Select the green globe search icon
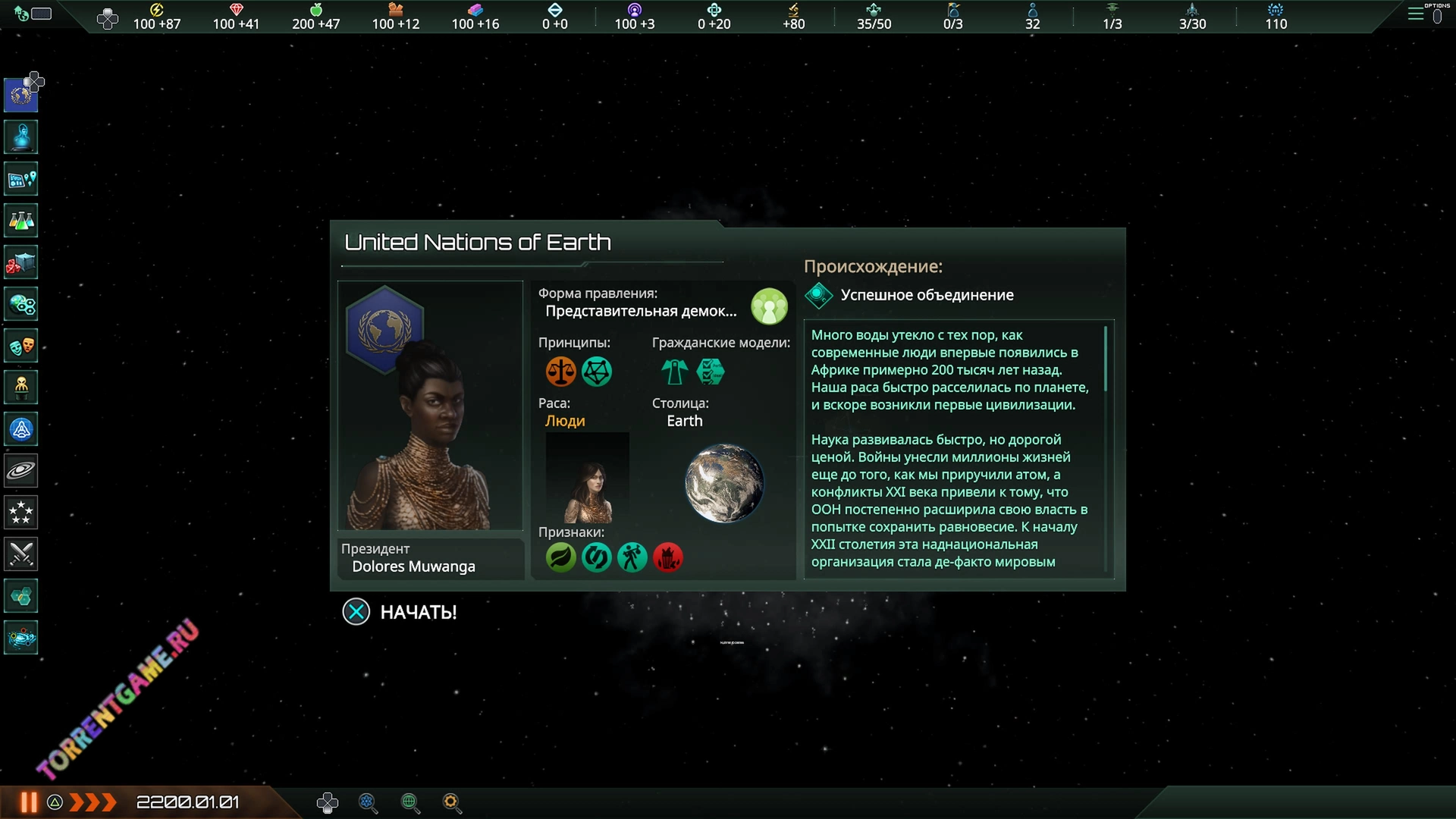Image resolution: width=1456 pixels, height=819 pixels. [410, 802]
